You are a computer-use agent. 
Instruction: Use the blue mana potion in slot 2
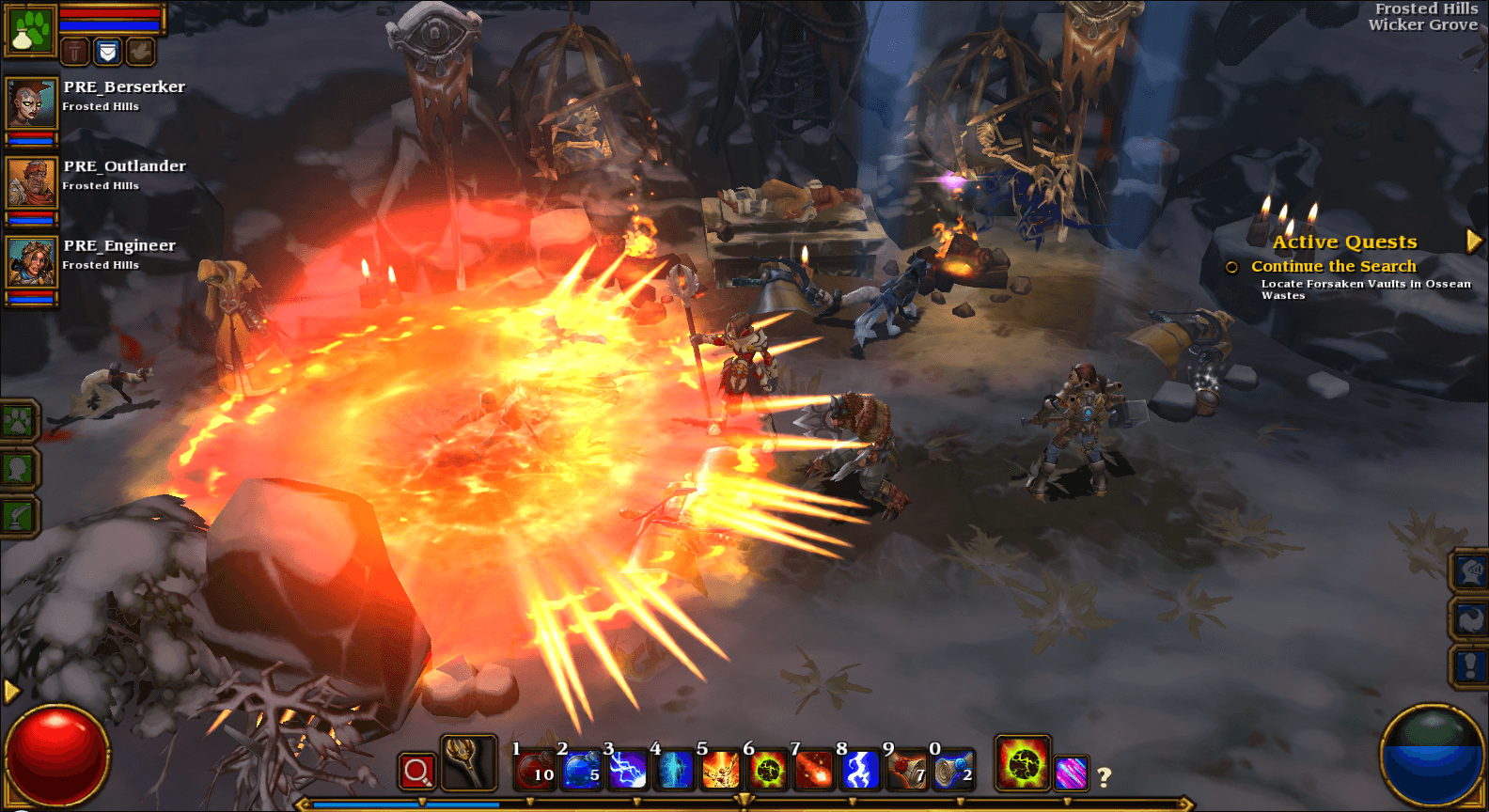(x=581, y=771)
